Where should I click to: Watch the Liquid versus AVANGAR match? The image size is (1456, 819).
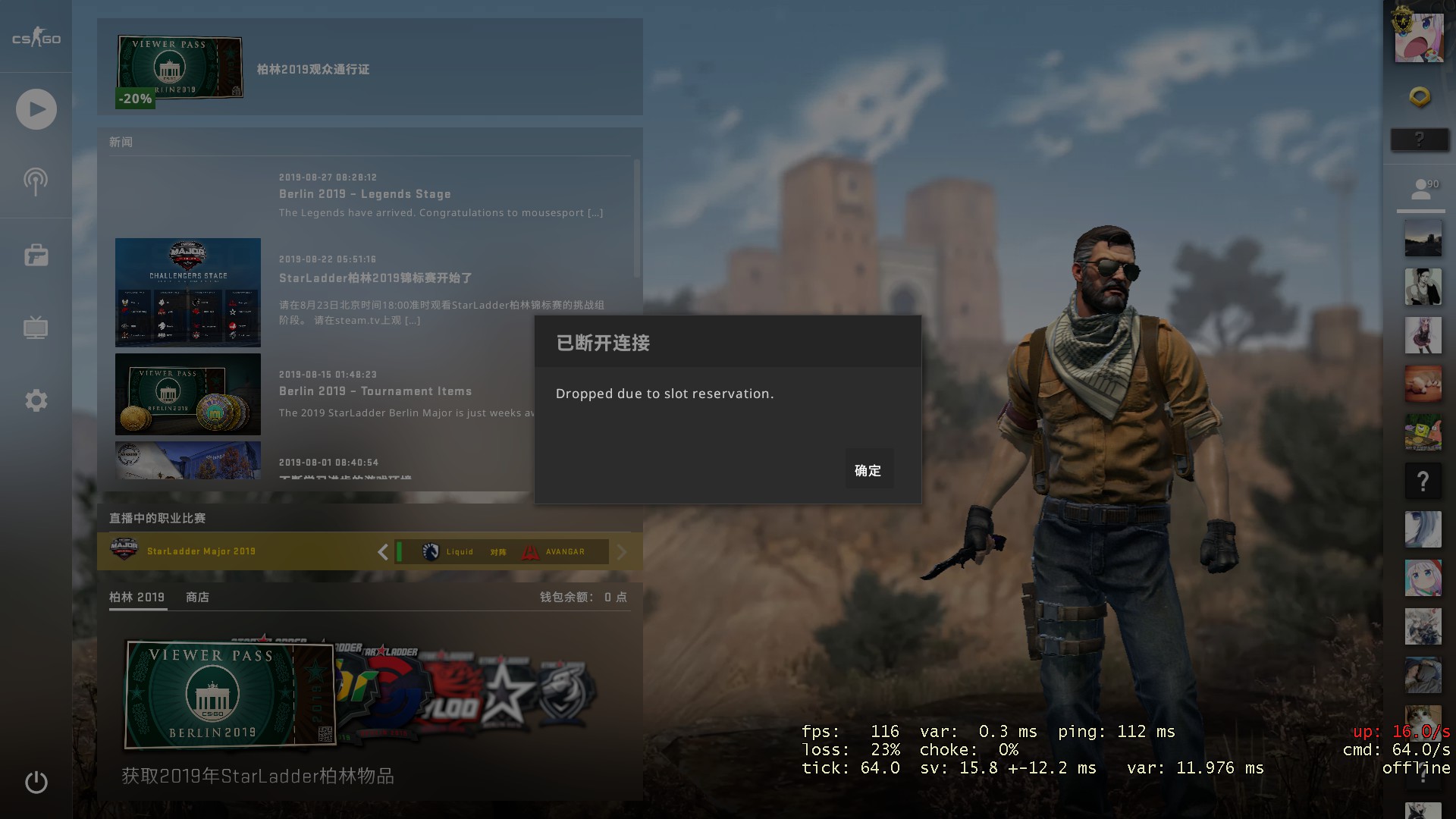click(502, 551)
